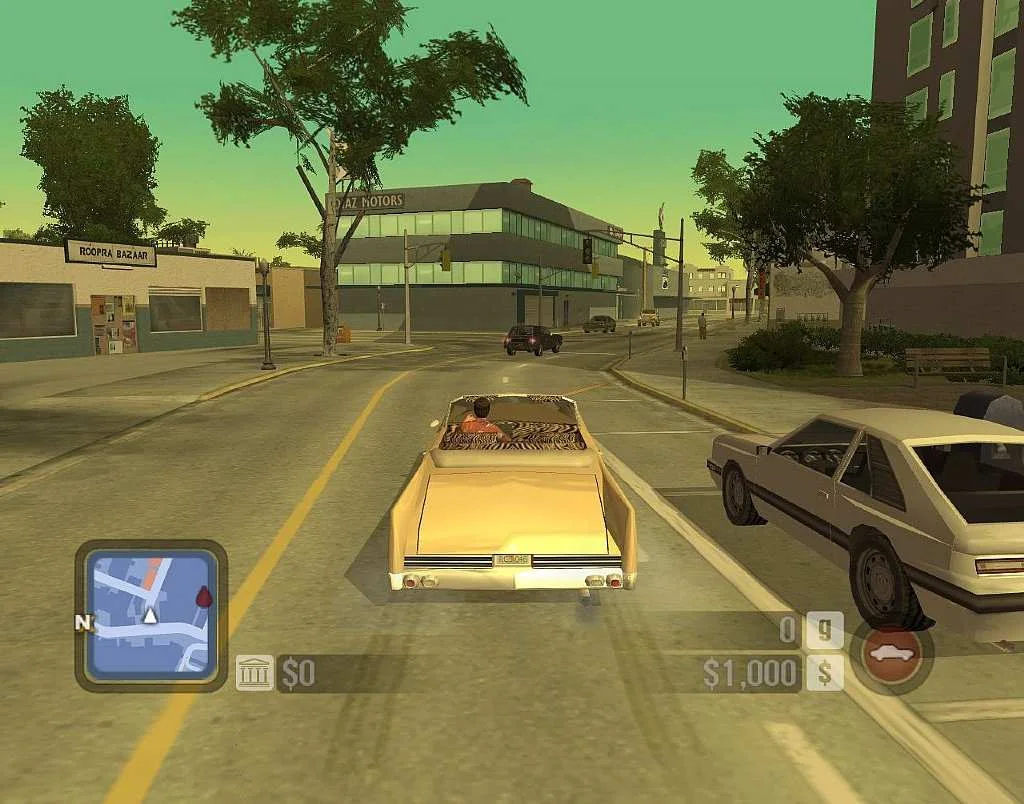This screenshot has width=1024, height=804.
Task: Click the "g" icon above the cash
Action: [825, 631]
